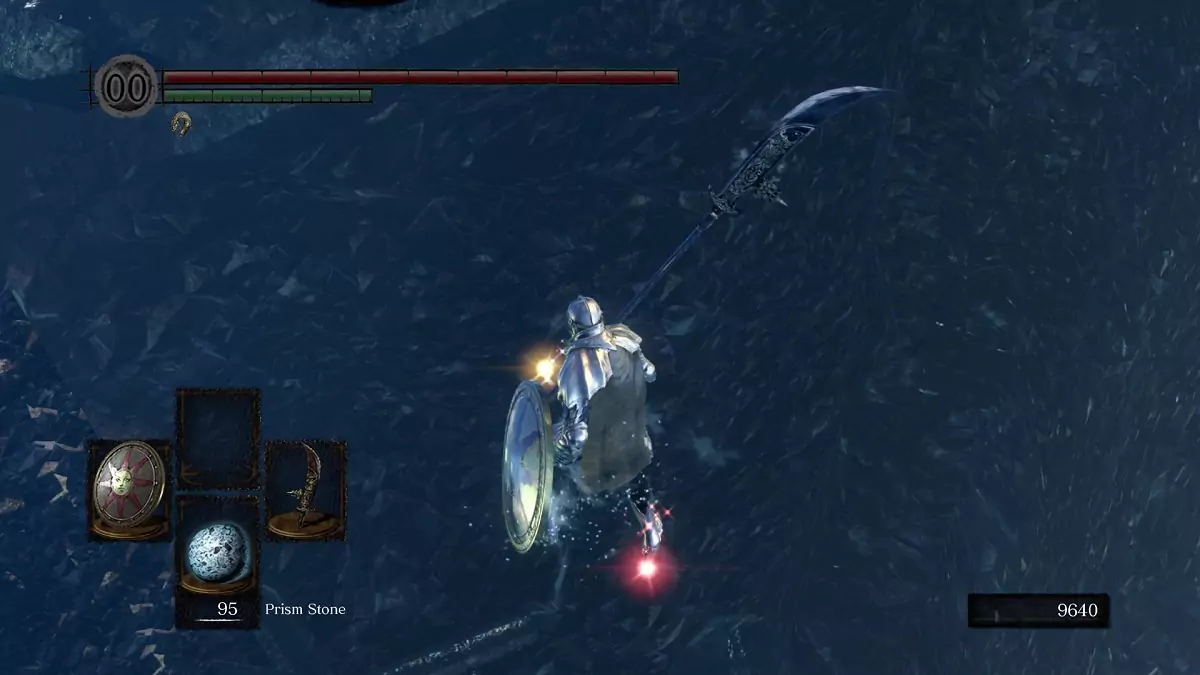Click the humanity counter emblem
Viewport: 1200px width, 675px height.
(127, 87)
